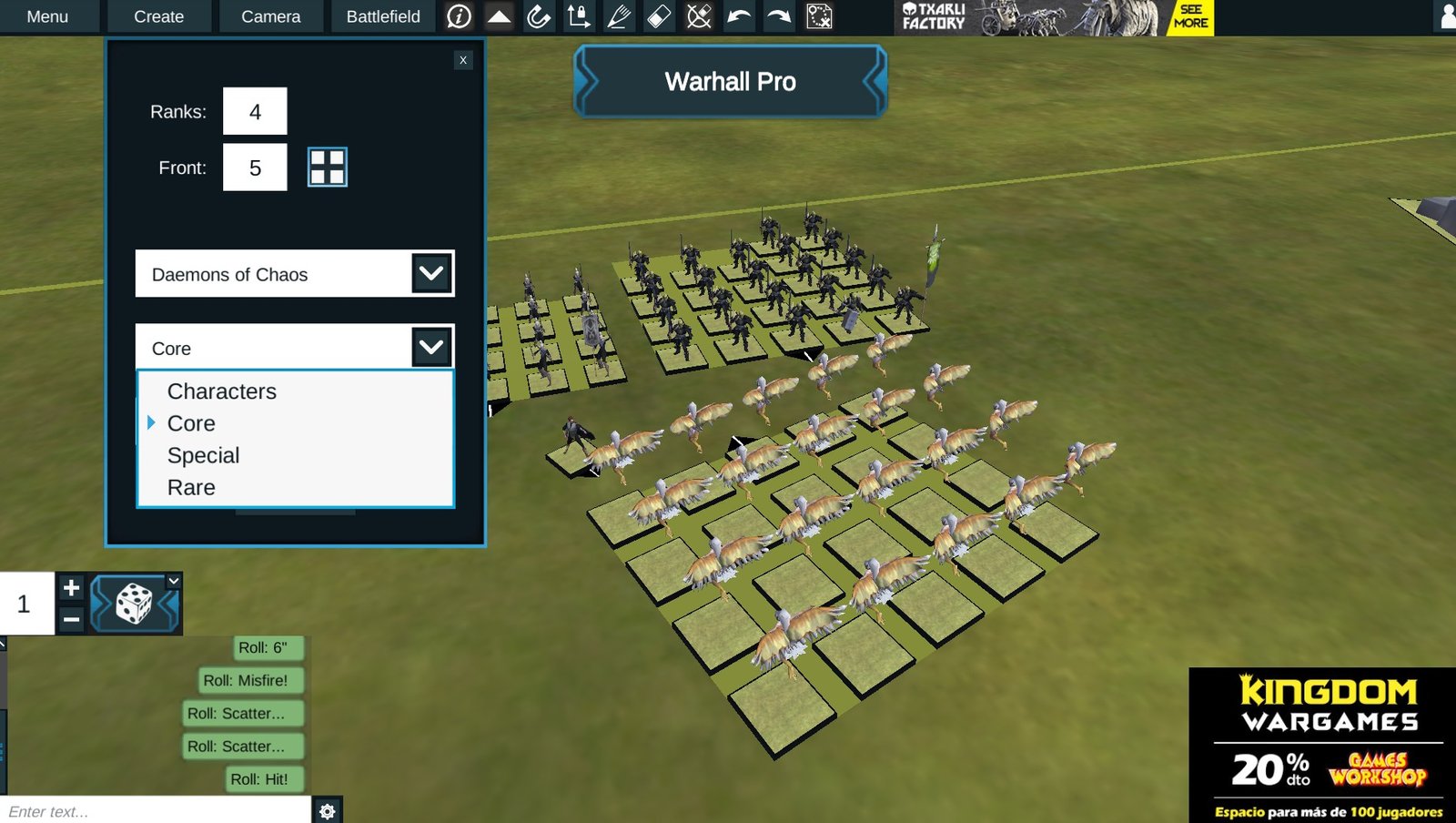Select the terrain paintbrush tool
The image size is (1456, 823).
pos(617,16)
